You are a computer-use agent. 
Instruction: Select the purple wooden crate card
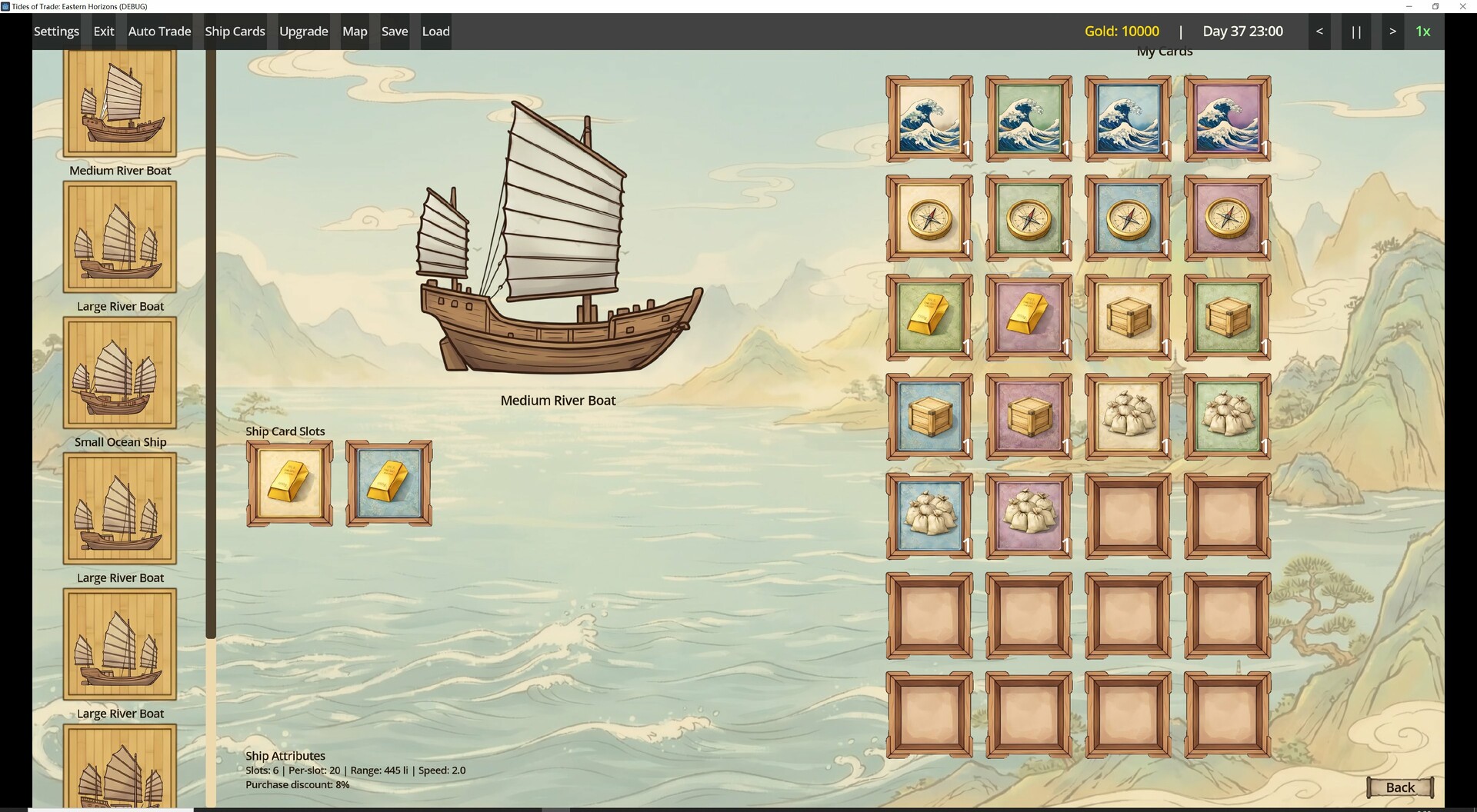1029,416
